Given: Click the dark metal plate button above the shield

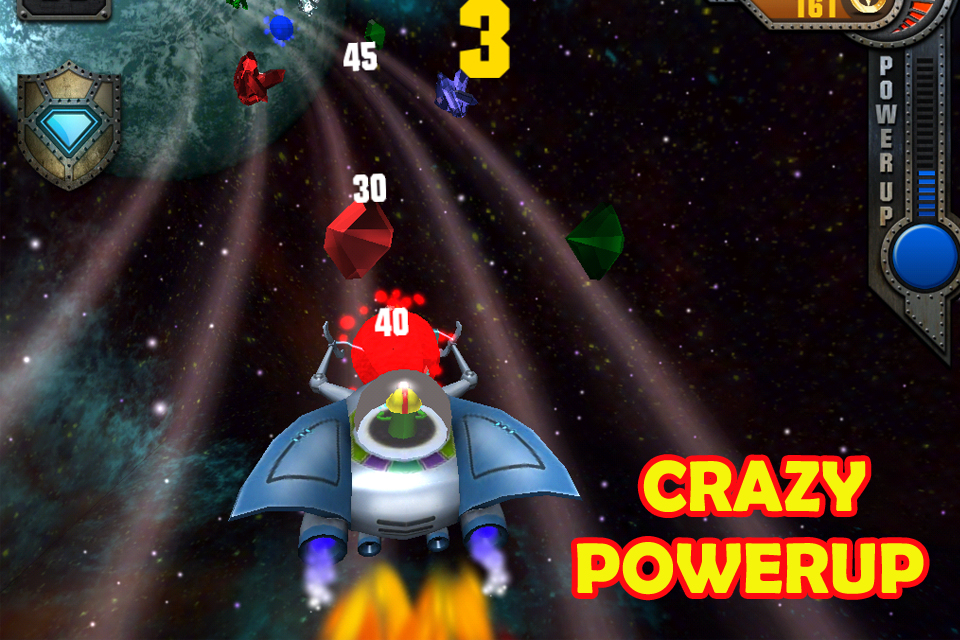Looking at the screenshot, I should pos(65,8).
